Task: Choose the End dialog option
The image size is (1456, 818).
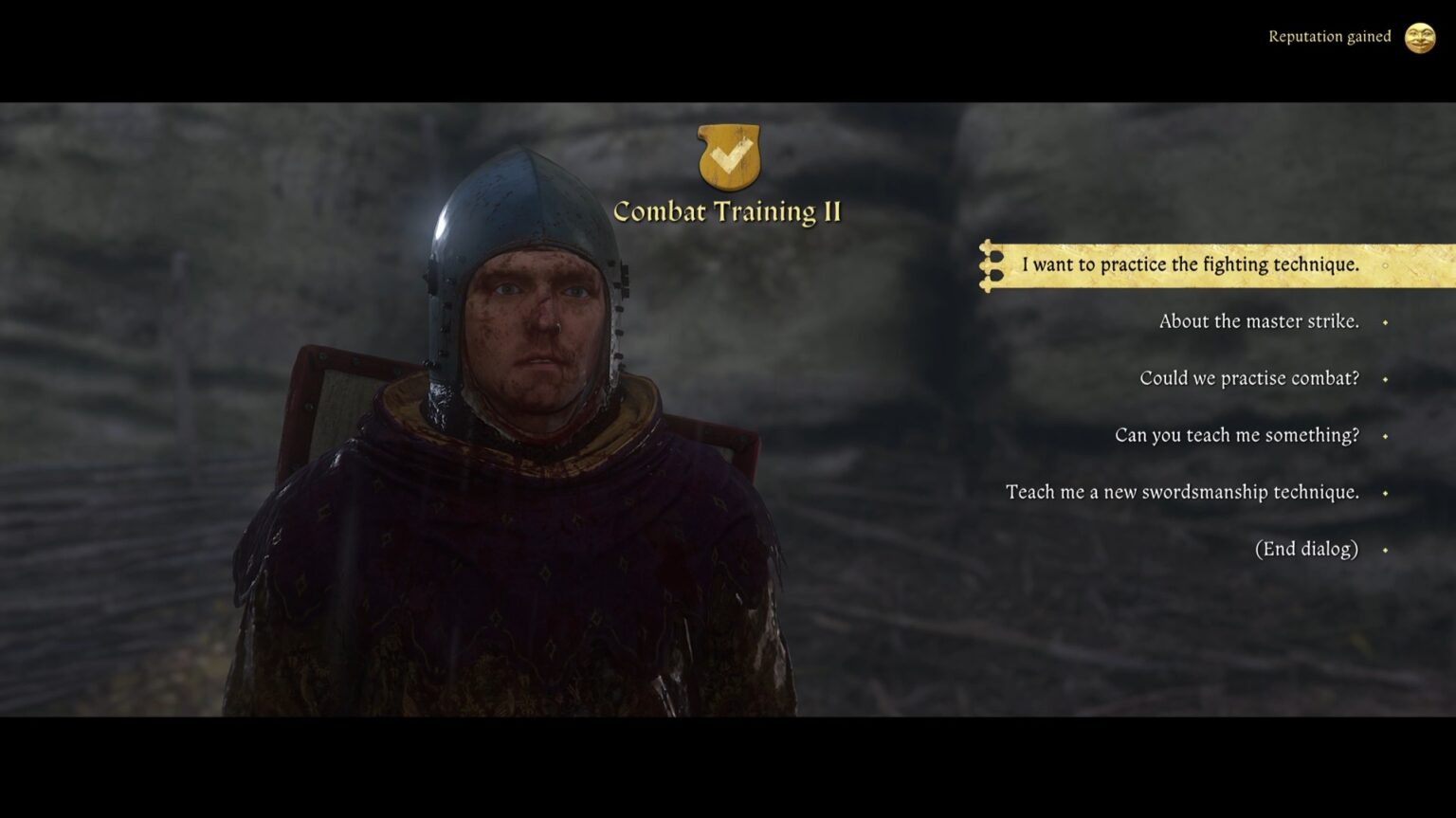Action: tap(1305, 548)
